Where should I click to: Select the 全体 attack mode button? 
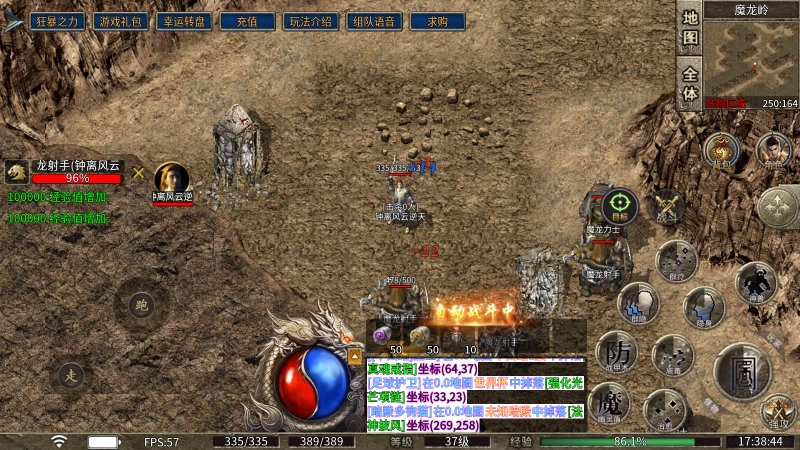pos(690,83)
